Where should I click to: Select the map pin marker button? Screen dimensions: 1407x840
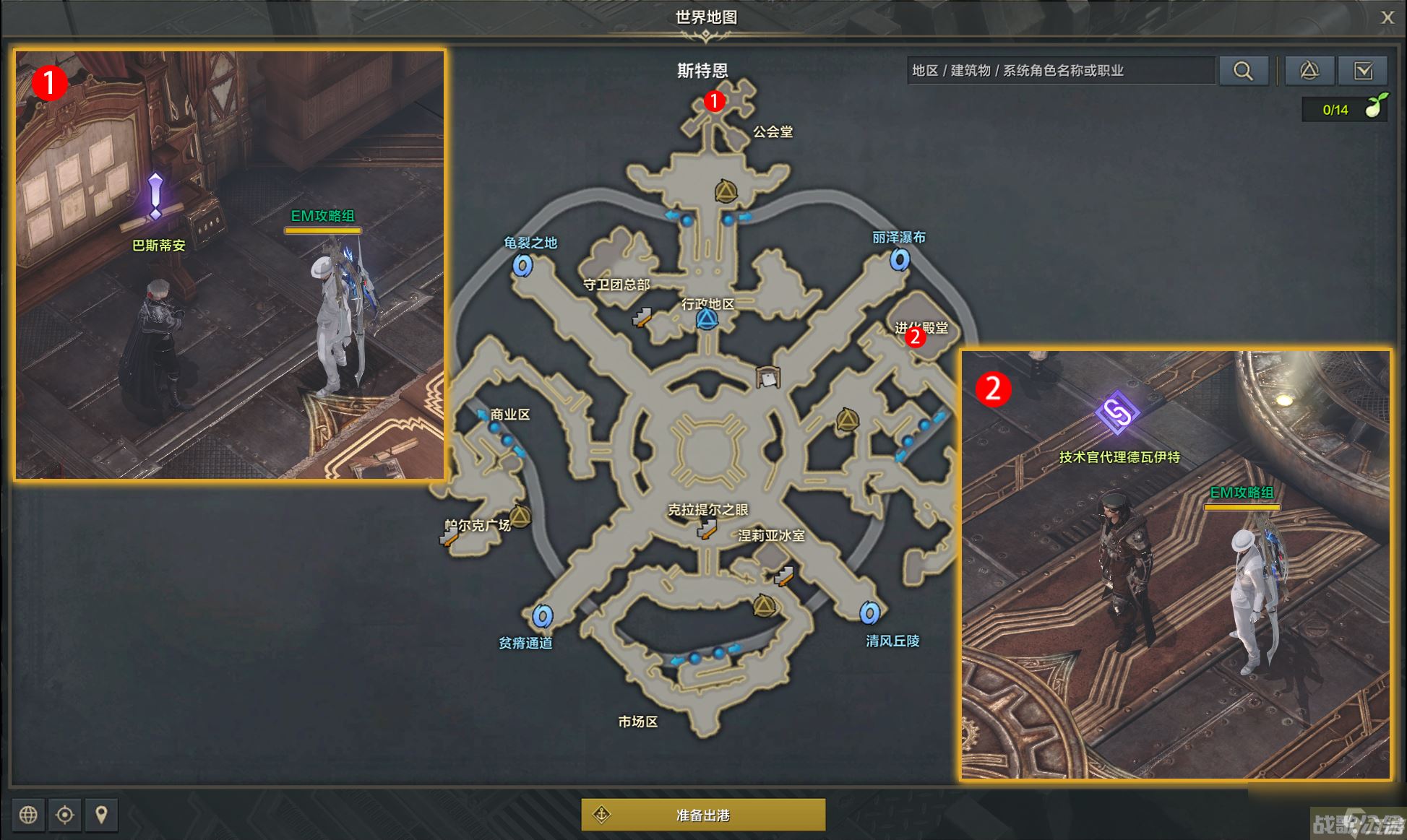[102, 815]
